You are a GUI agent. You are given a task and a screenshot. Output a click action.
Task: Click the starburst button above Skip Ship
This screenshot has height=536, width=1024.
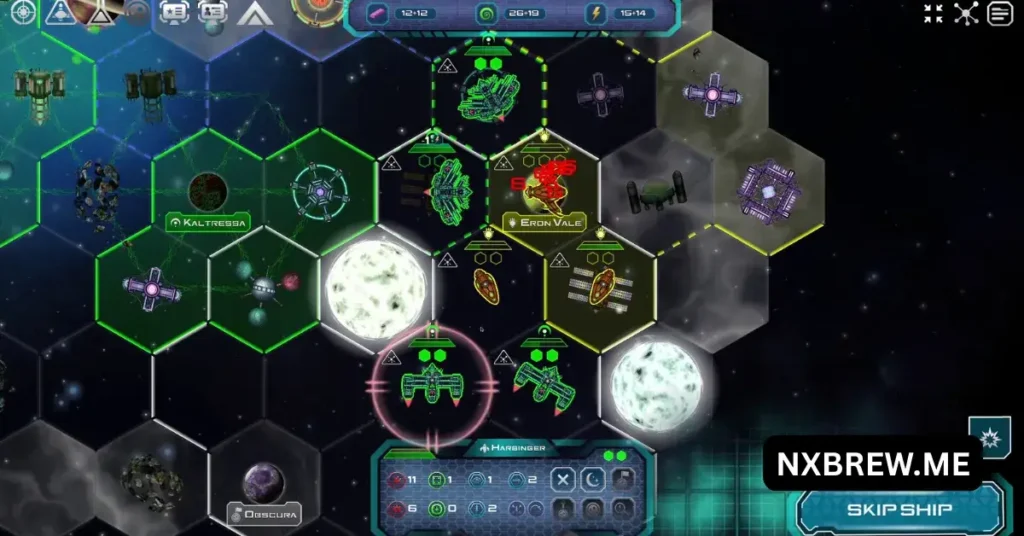coord(989,440)
